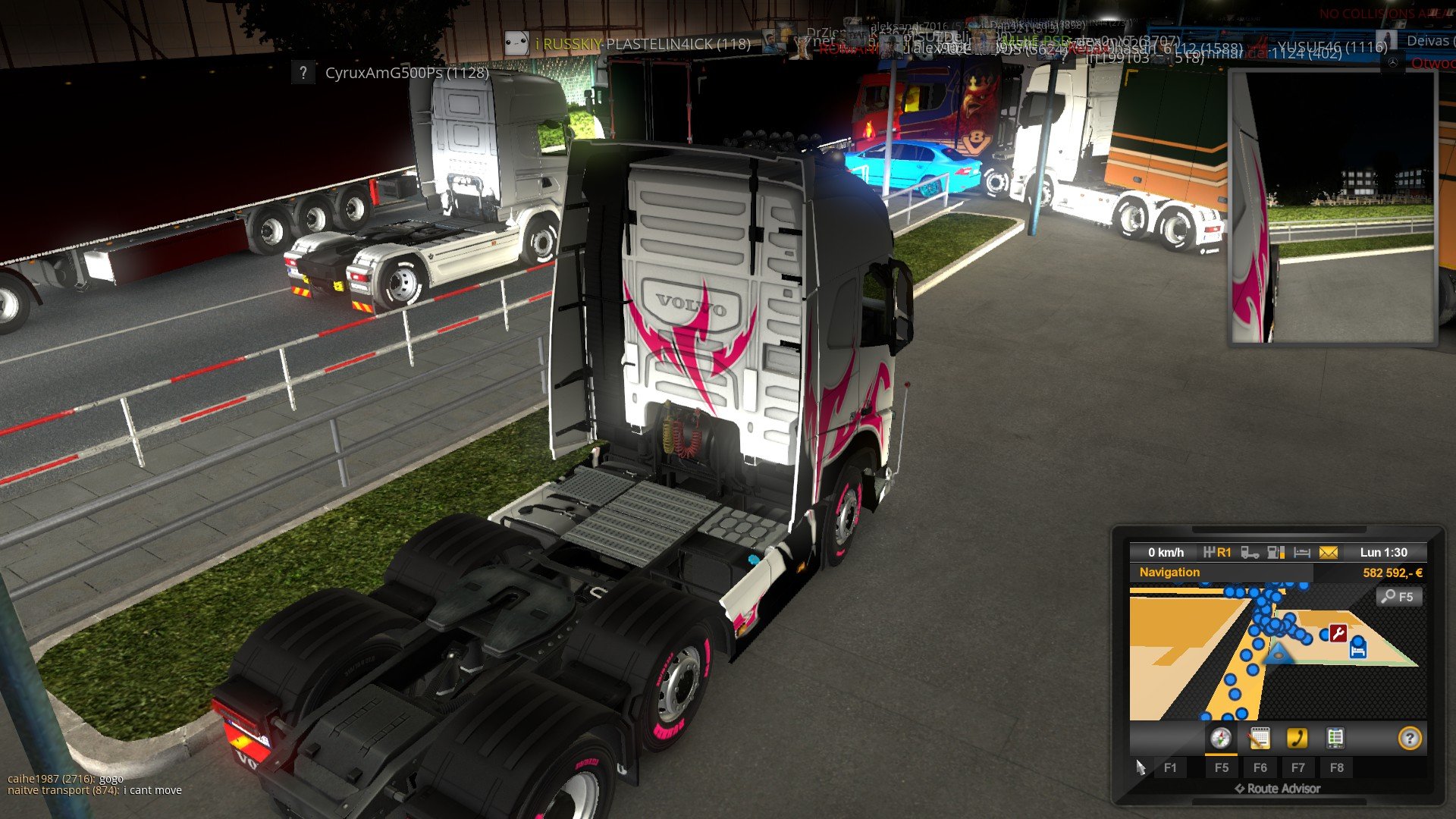Click the question mark help button
Viewport: 1456px width, 819px height.
[1409, 739]
